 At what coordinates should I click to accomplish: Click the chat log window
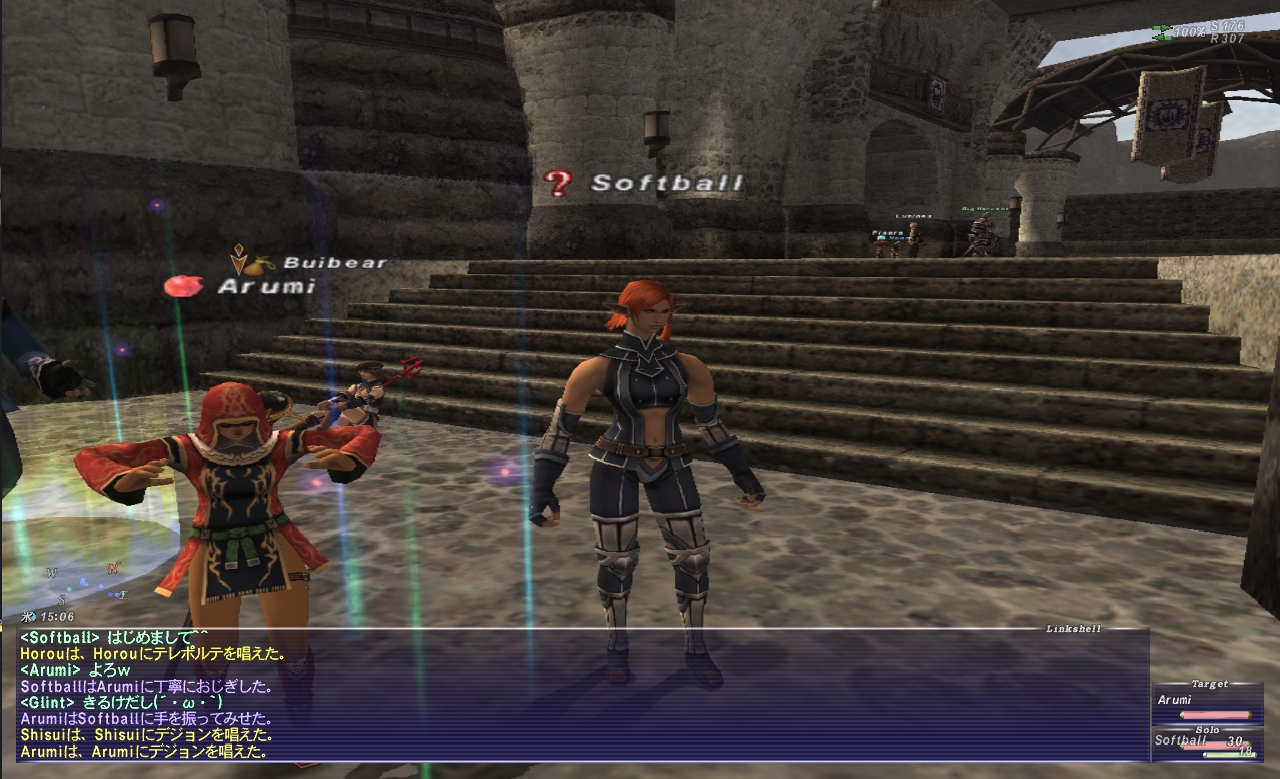580,694
